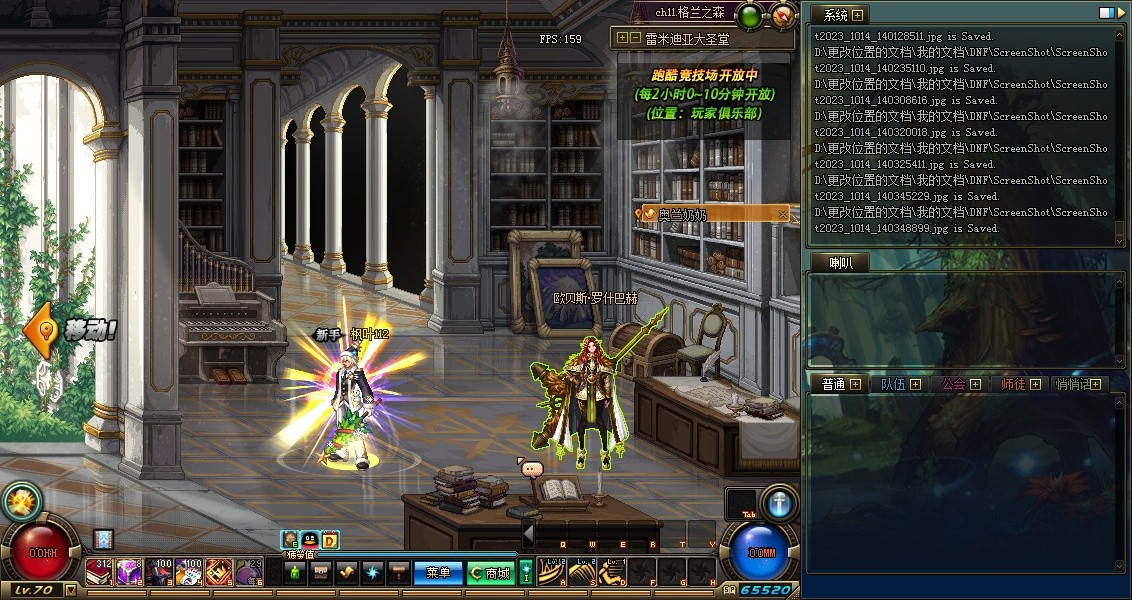The width and height of the screenshot is (1132, 600).
Task: Open the compass map icon
Action: click(783, 15)
